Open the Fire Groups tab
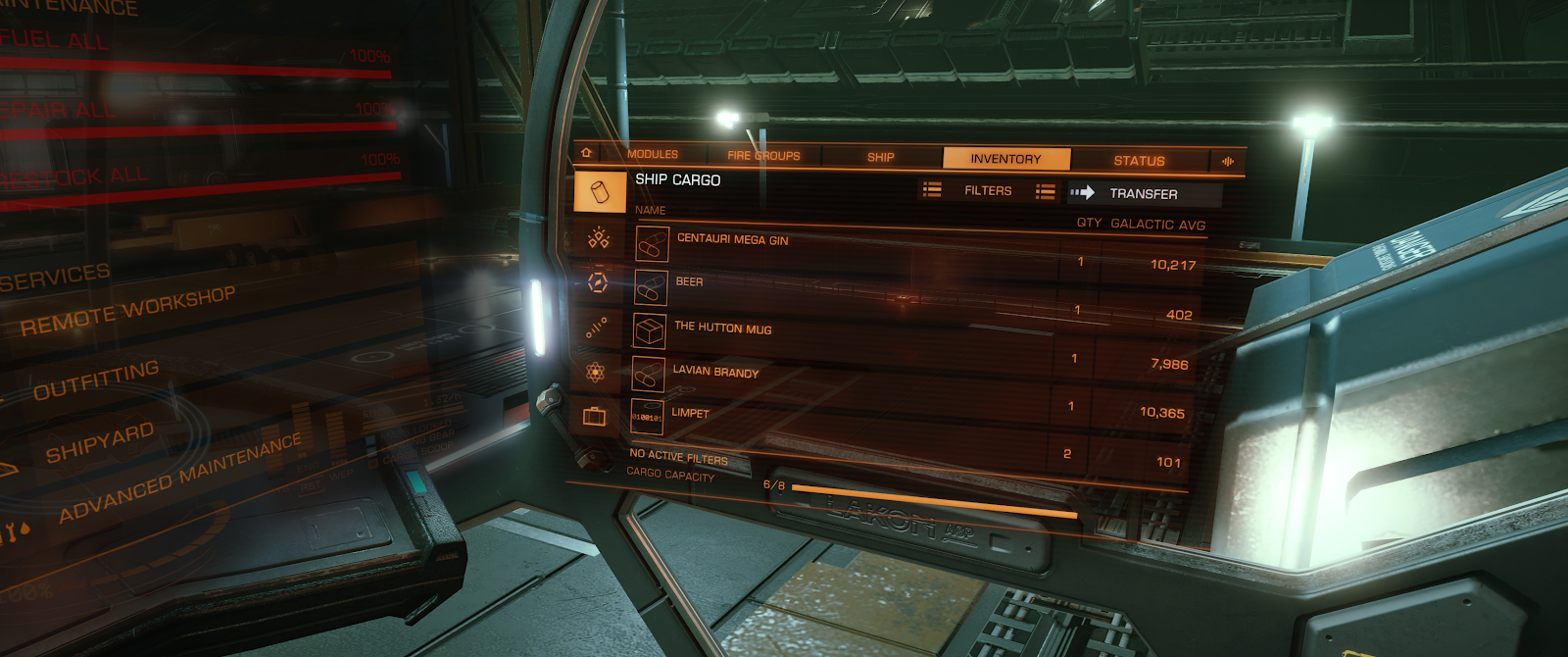This screenshot has height=657, width=1568. (x=763, y=155)
